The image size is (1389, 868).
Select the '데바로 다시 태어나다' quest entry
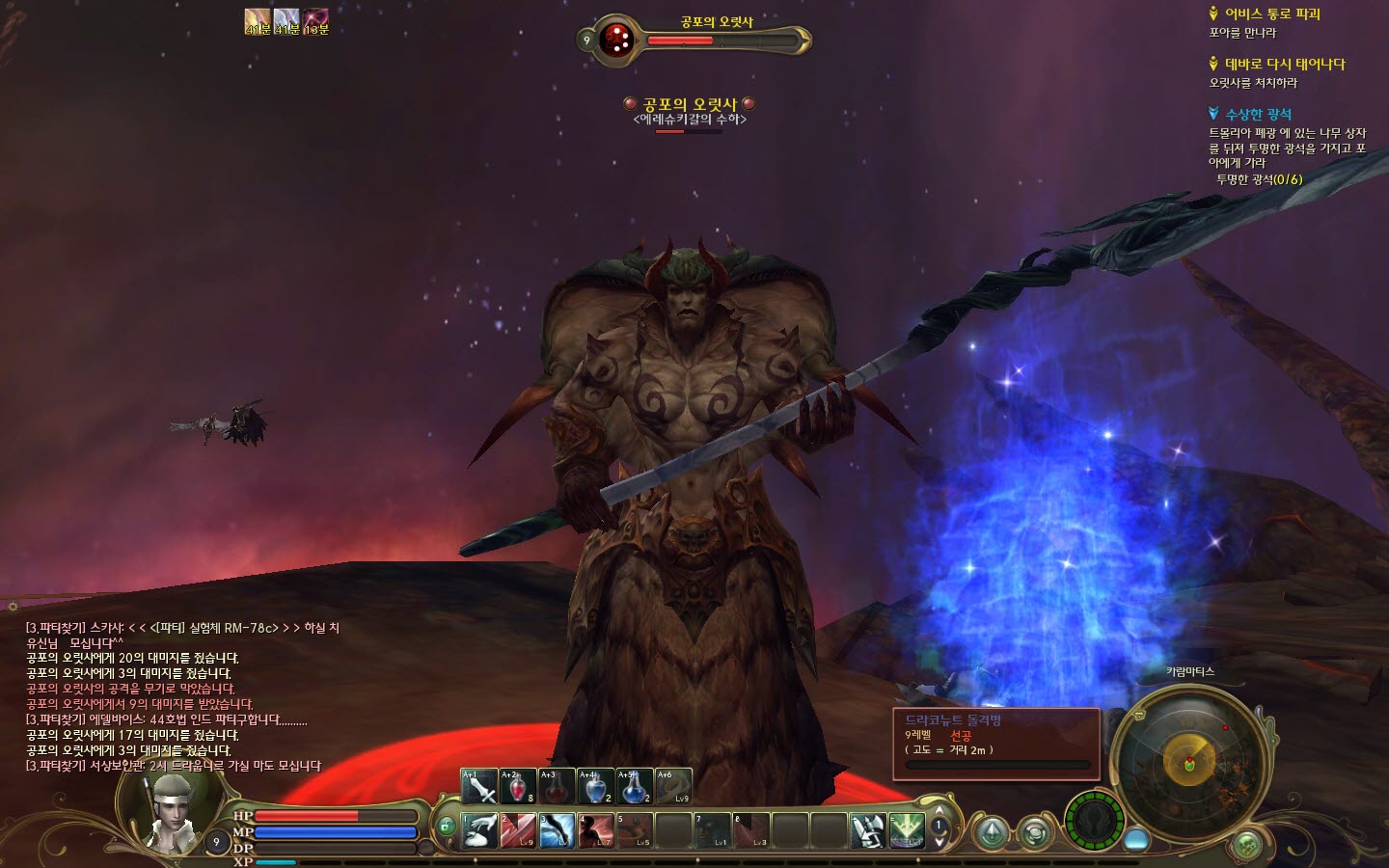click(1284, 64)
